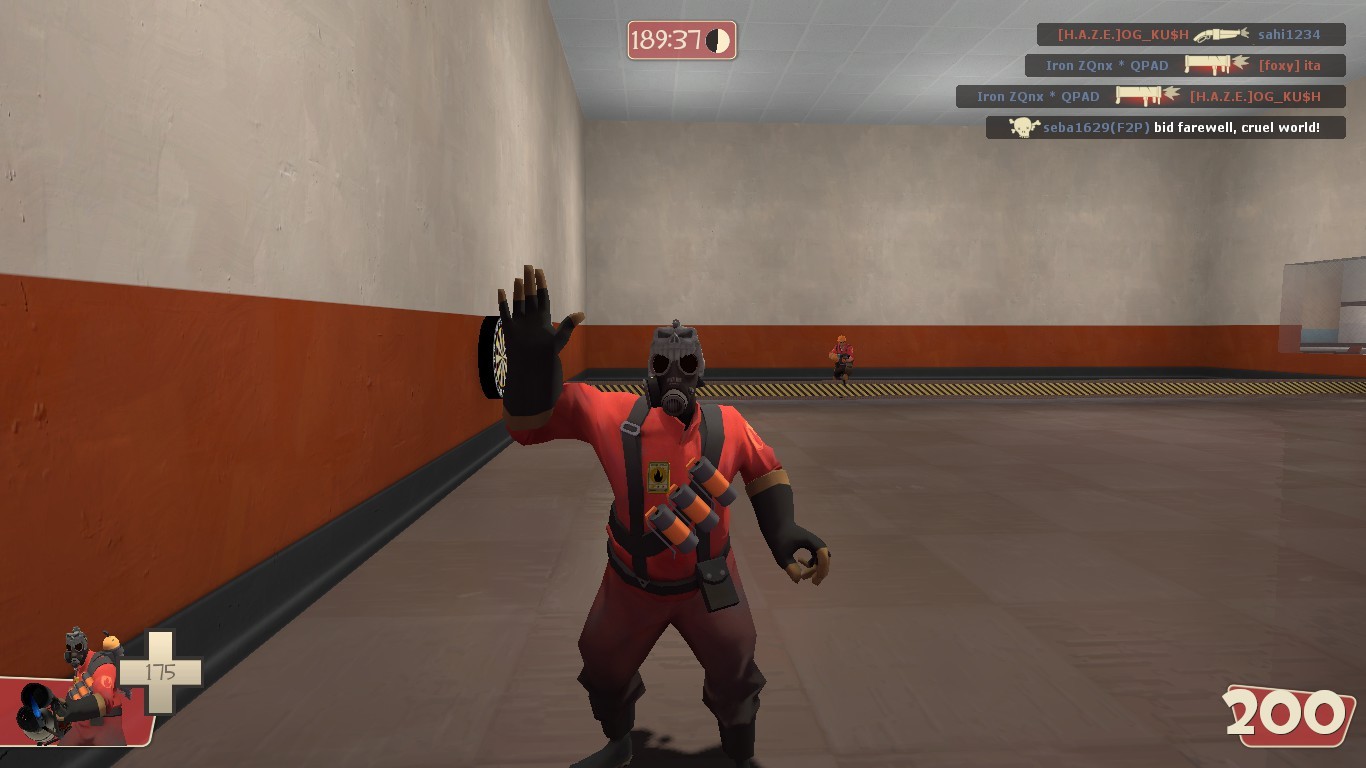Click the shotgun kill icon beside sahi1234
The height and width of the screenshot is (768, 1366).
(x=1220, y=34)
